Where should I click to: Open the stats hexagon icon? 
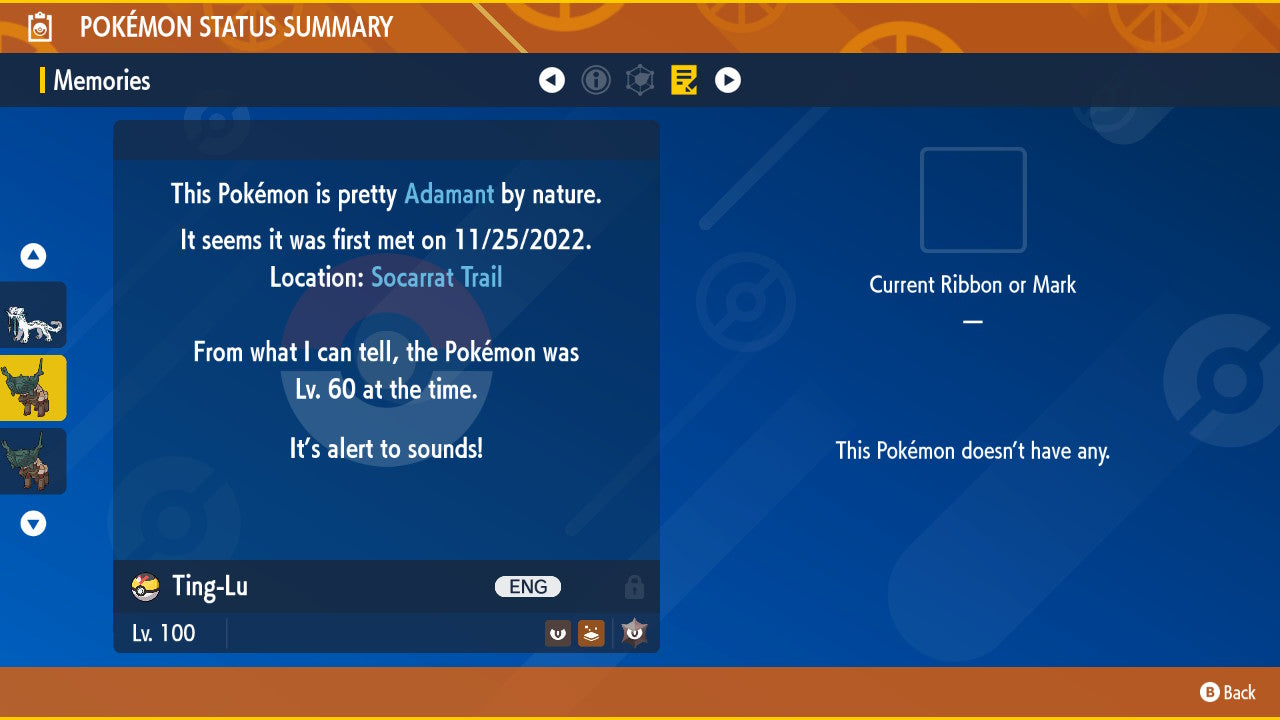point(640,80)
